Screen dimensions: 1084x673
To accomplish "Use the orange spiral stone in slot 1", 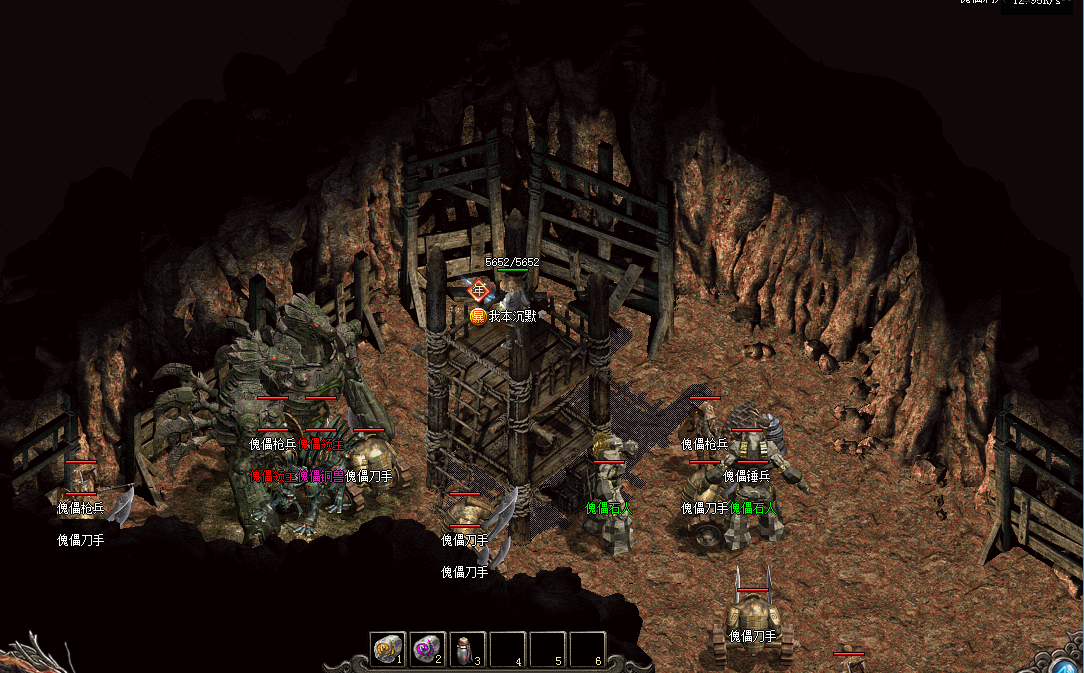I will 387,650.
